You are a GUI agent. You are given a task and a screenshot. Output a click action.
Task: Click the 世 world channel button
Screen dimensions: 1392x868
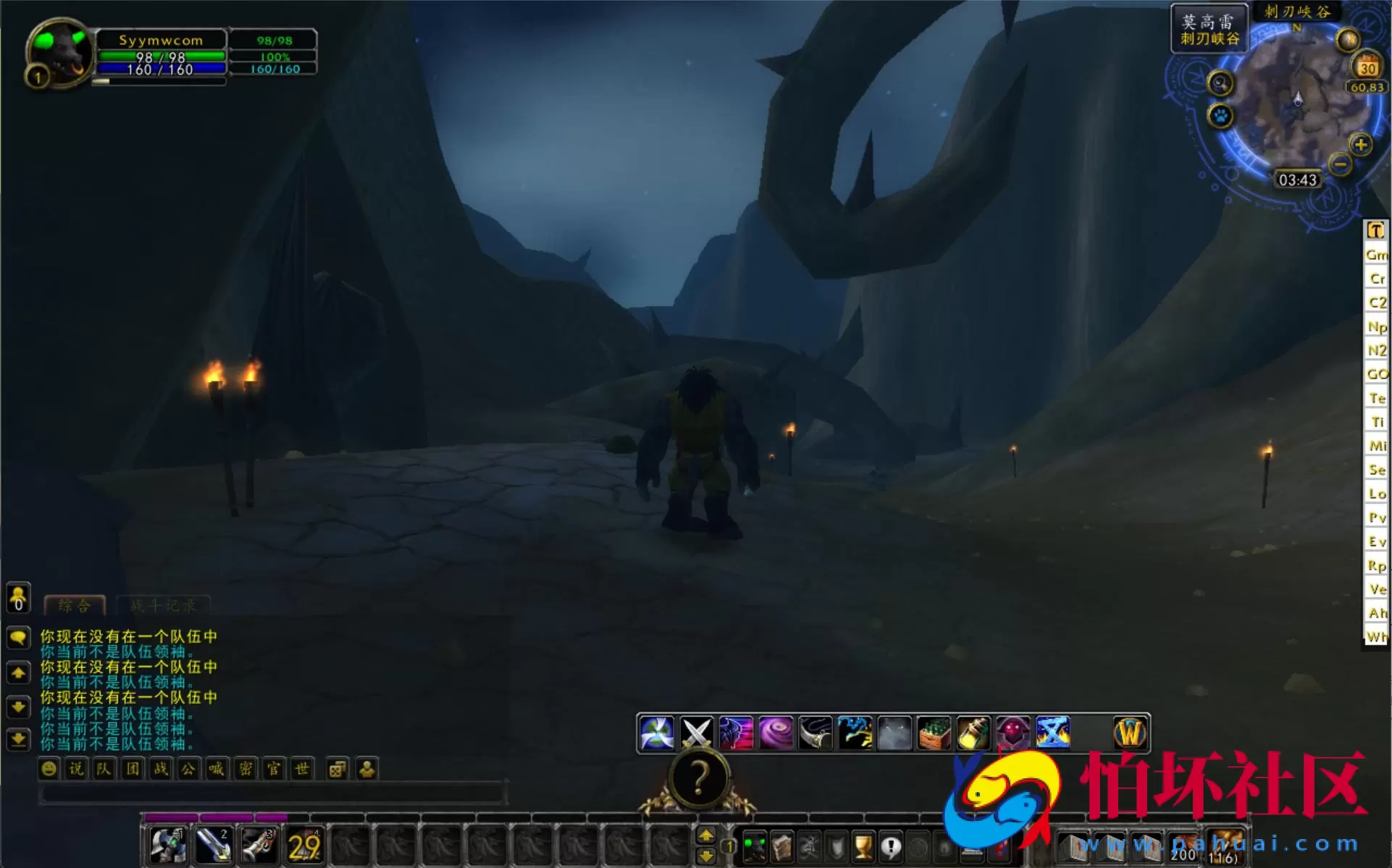coord(302,769)
